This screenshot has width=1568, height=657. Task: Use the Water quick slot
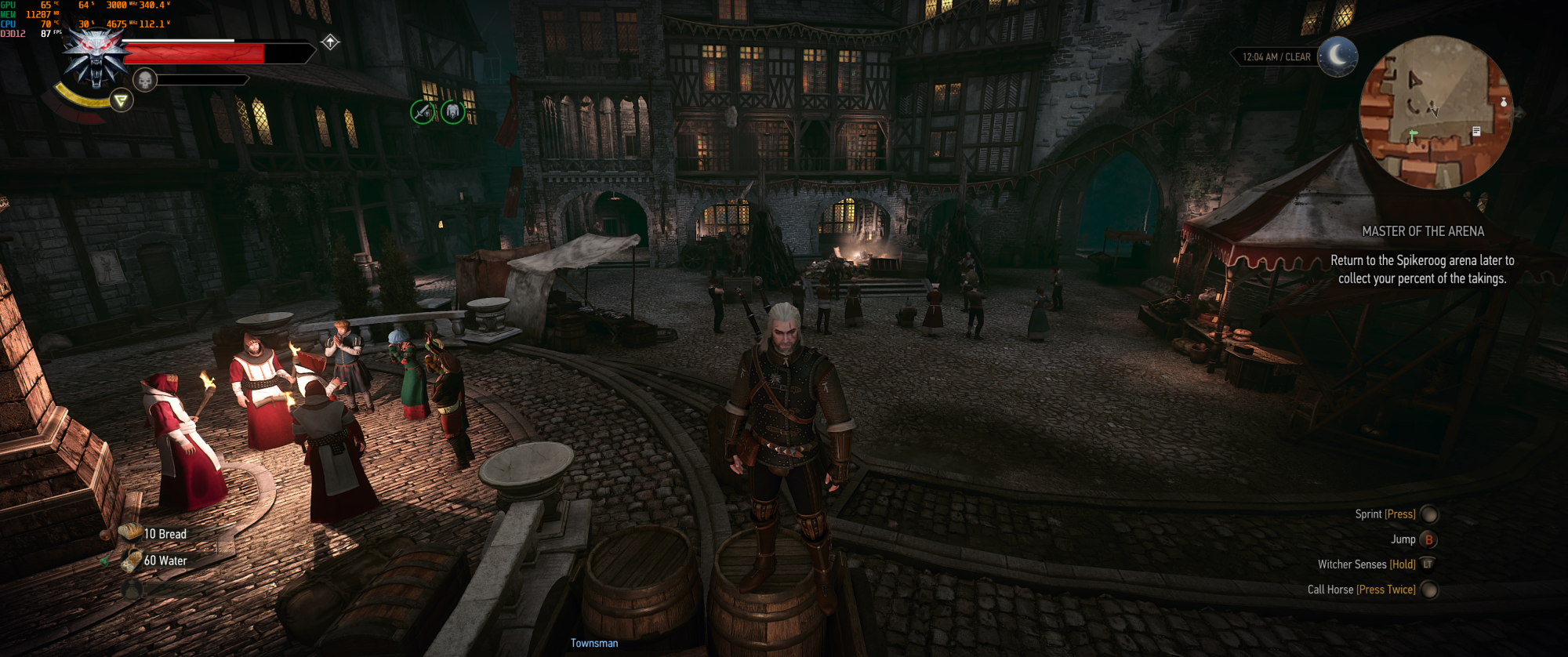coord(132,560)
